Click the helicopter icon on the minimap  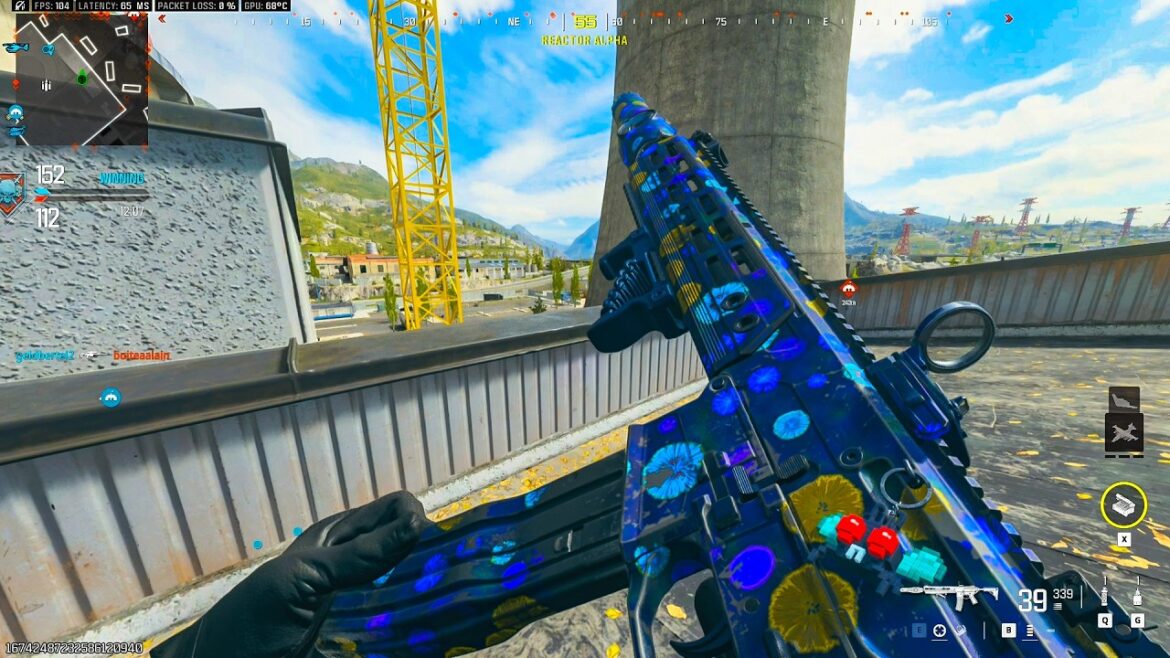tap(15, 47)
